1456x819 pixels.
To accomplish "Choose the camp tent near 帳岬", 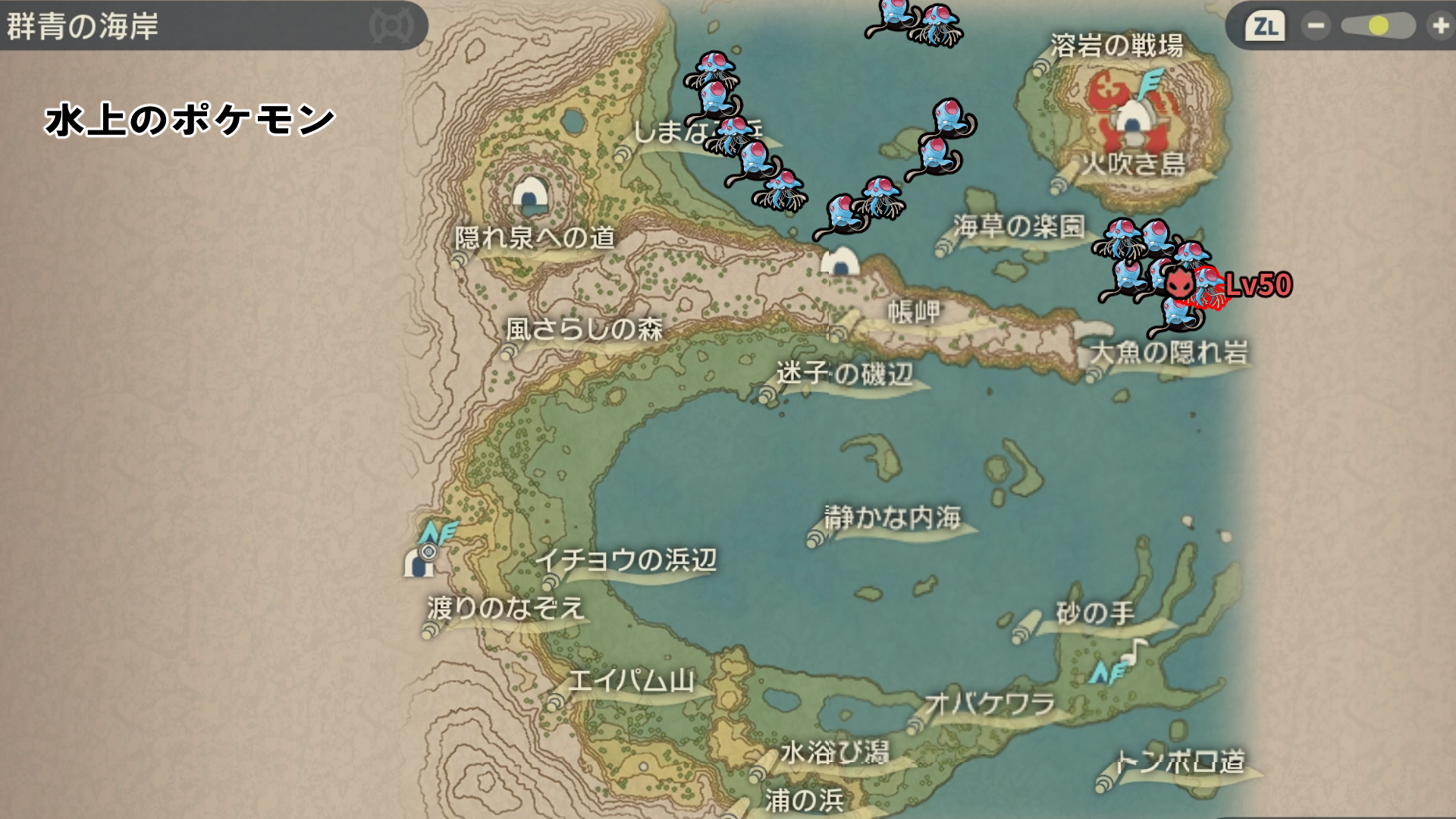I will pos(840,262).
